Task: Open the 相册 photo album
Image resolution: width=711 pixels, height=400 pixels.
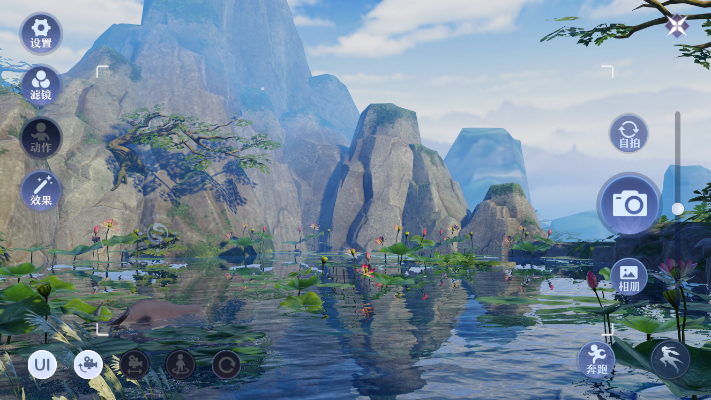Action: tap(629, 276)
